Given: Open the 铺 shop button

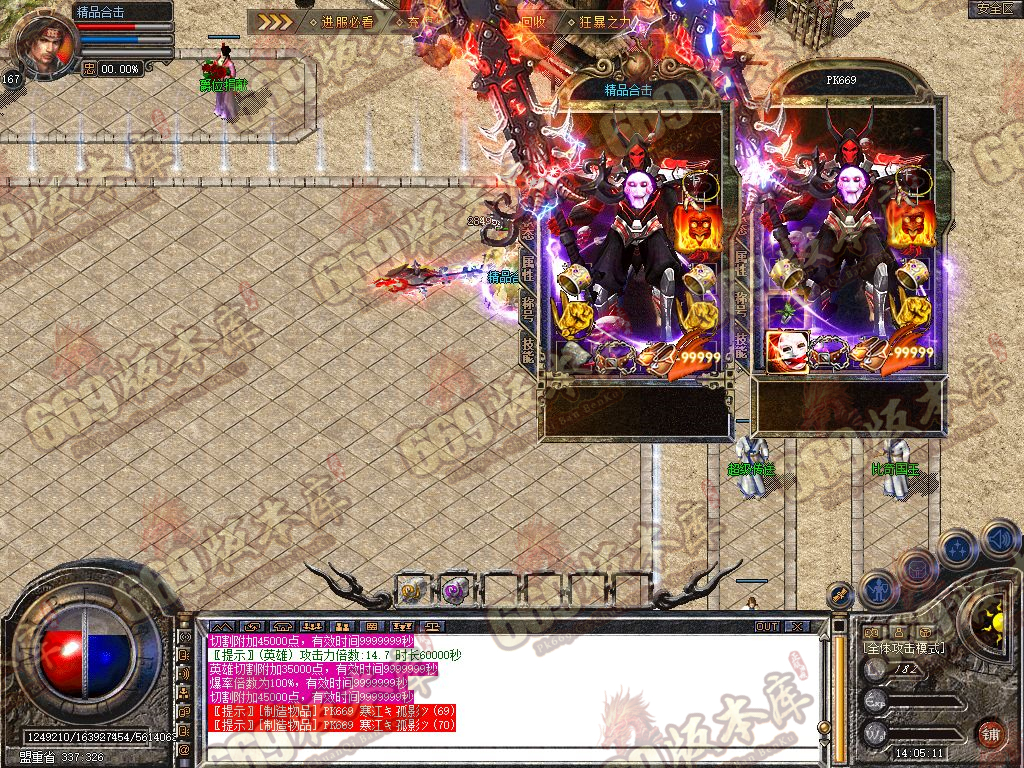Looking at the screenshot, I should [x=990, y=733].
